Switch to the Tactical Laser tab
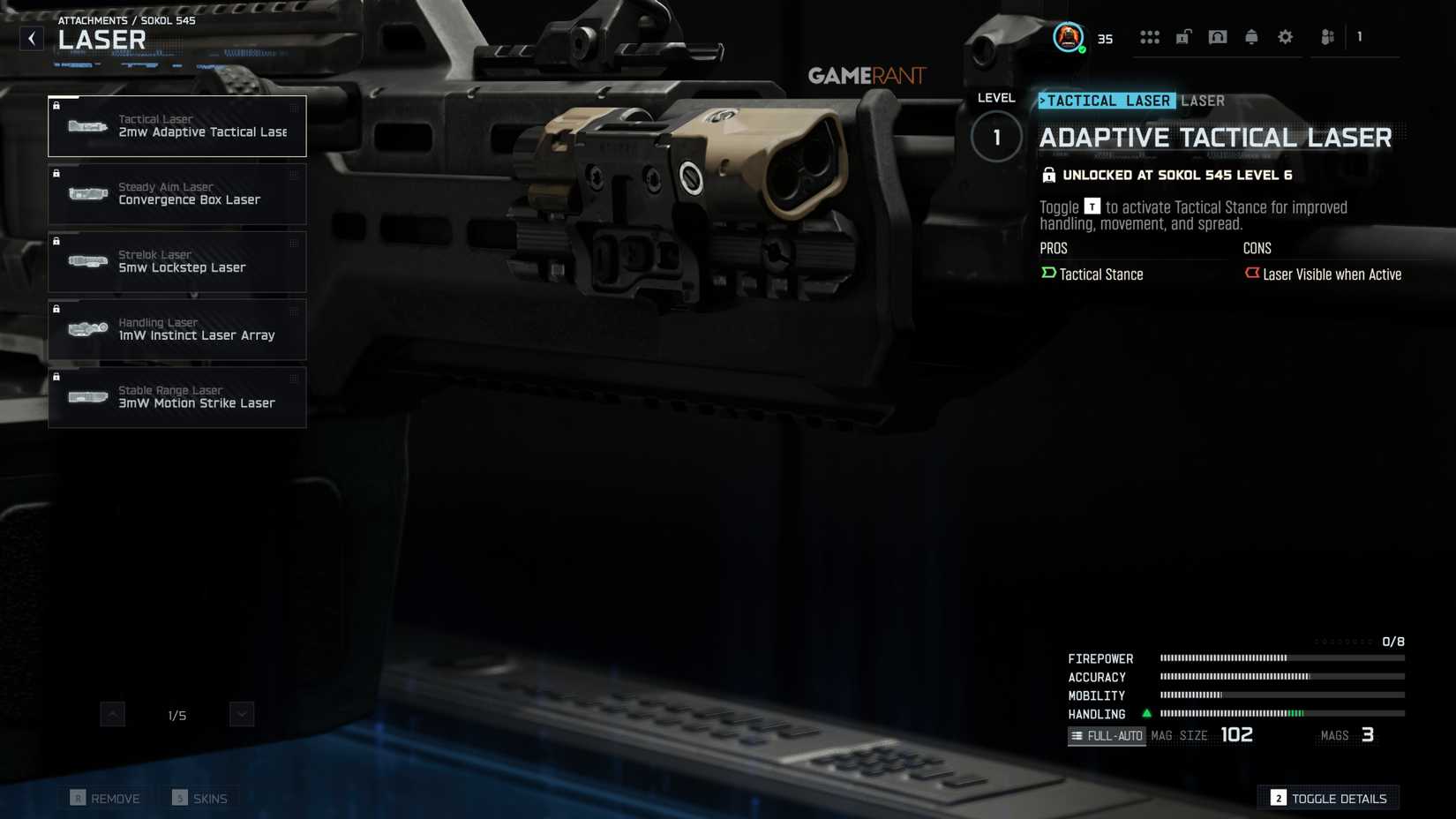1456x819 pixels. point(1106,101)
